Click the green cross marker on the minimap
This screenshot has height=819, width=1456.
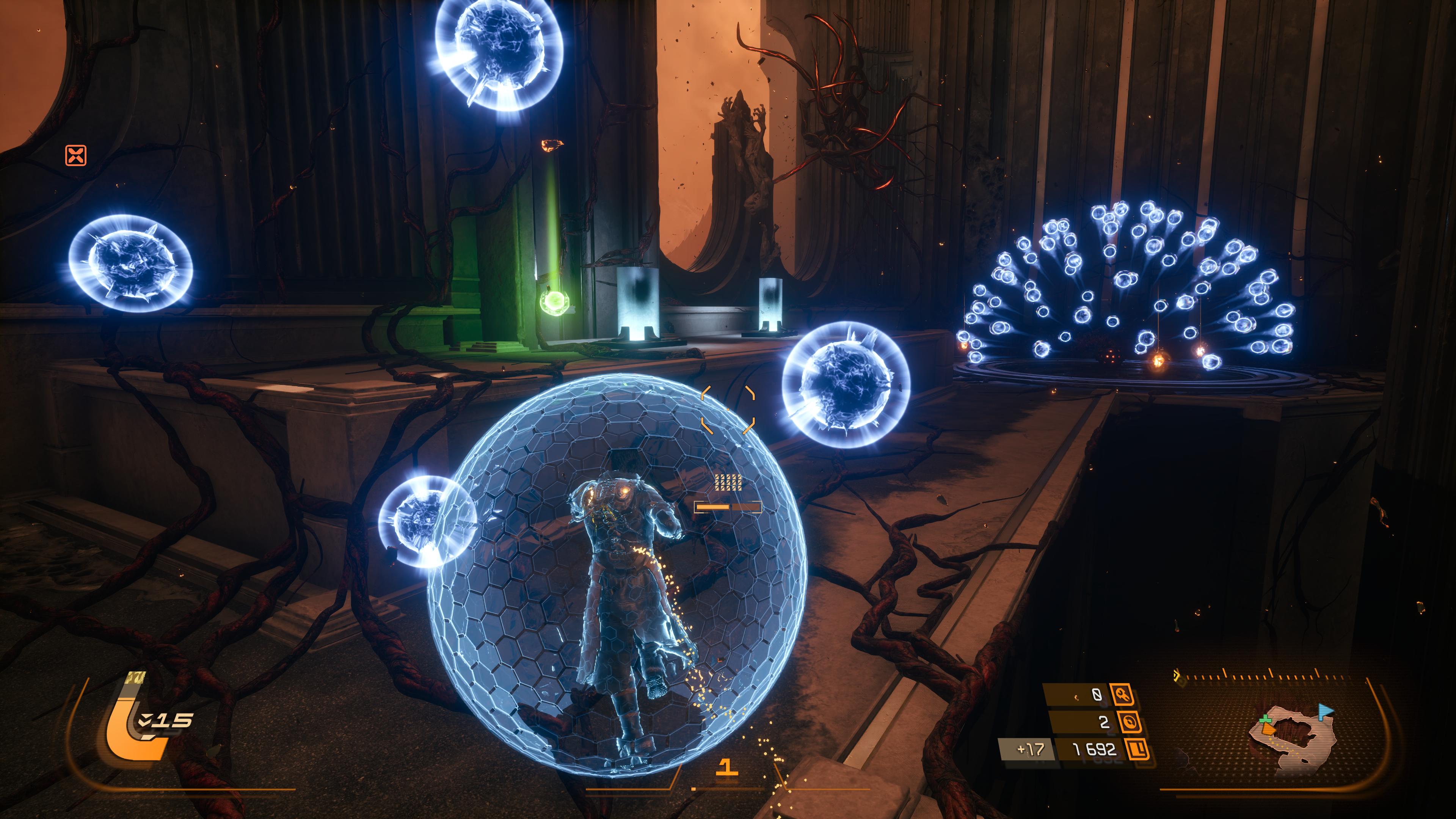(1266, 720)
